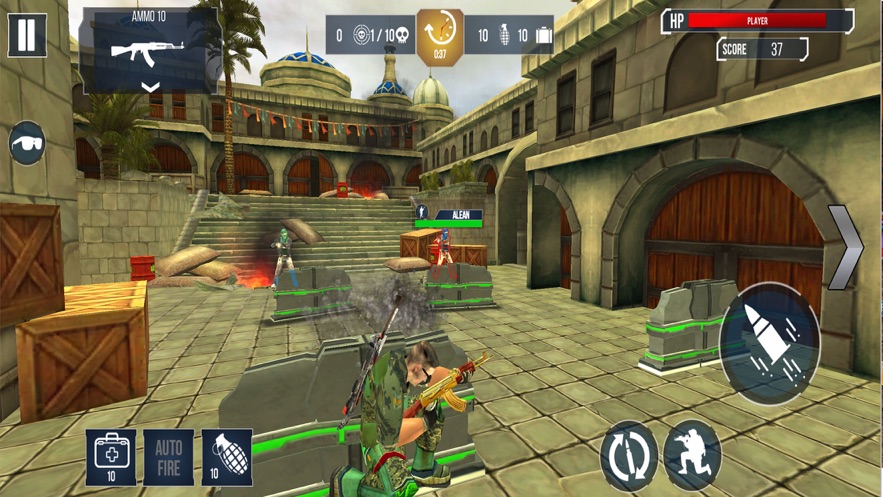Open the AK rifle weapon selector
Viewport: 883px width, 497px height.
point(150,52)
